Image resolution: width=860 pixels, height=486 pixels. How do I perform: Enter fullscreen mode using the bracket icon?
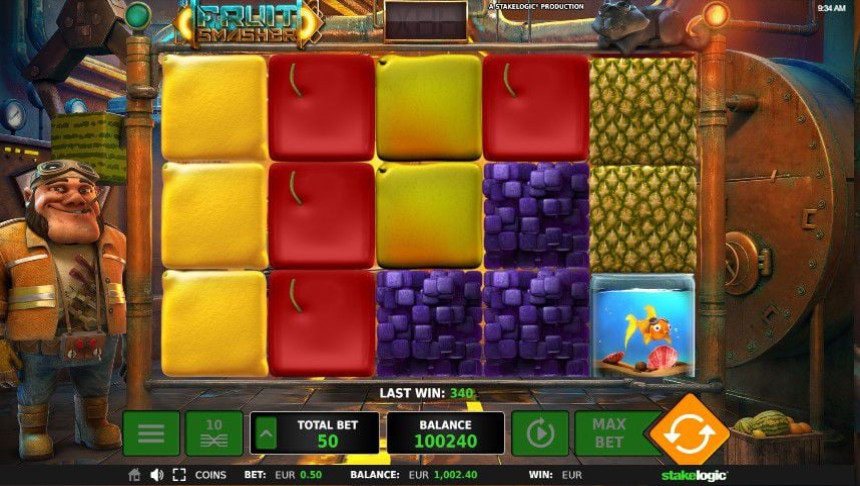(180, 475)
